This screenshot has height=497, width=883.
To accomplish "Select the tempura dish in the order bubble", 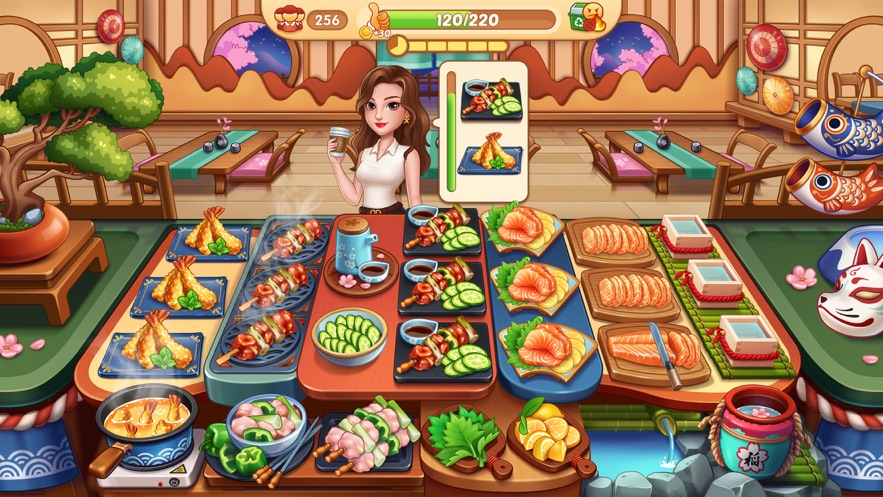I will pyautogui.click(x=491, y=154).
